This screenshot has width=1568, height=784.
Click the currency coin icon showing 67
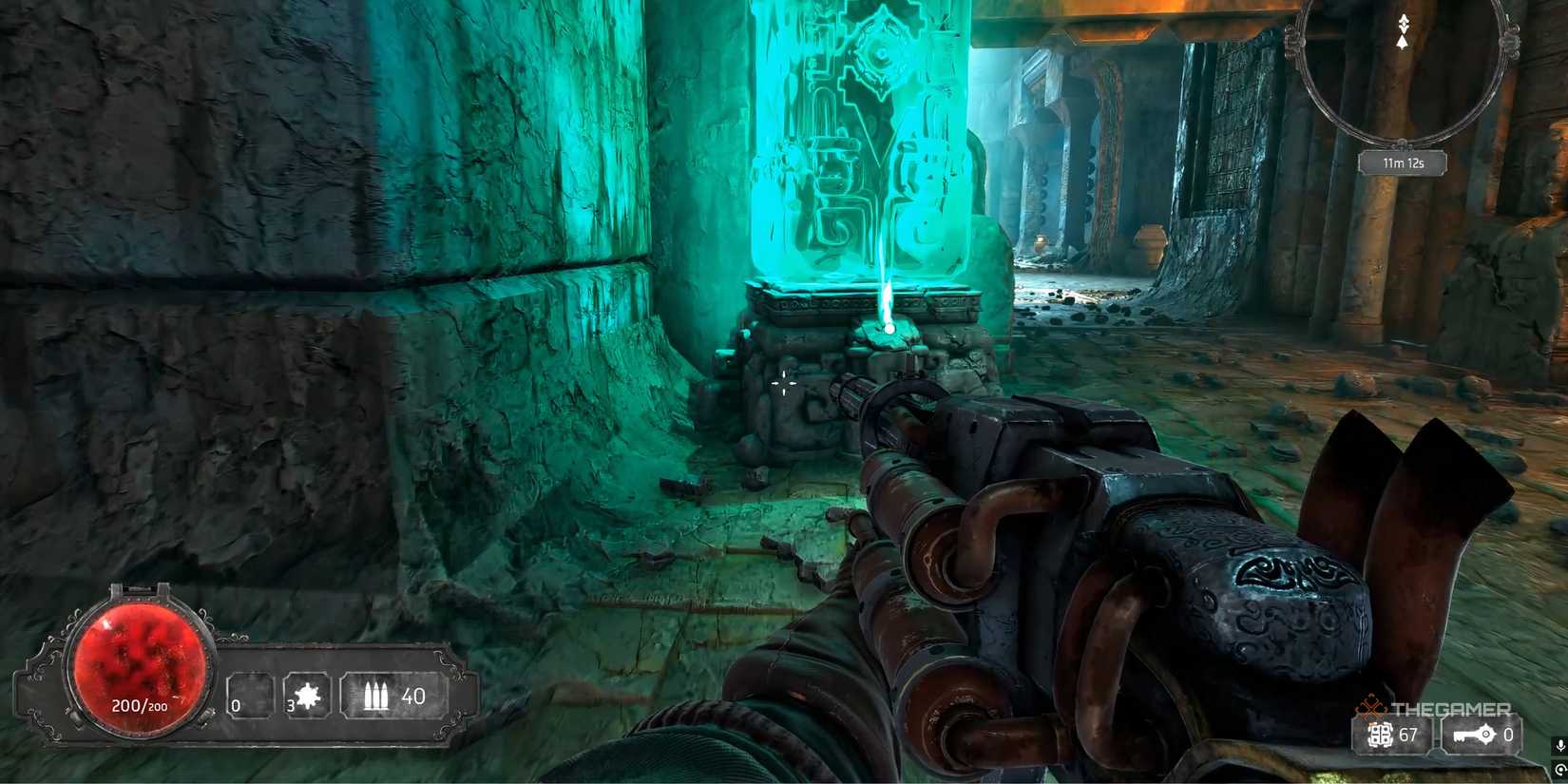pyautogui.click(x=1380, y=735)
